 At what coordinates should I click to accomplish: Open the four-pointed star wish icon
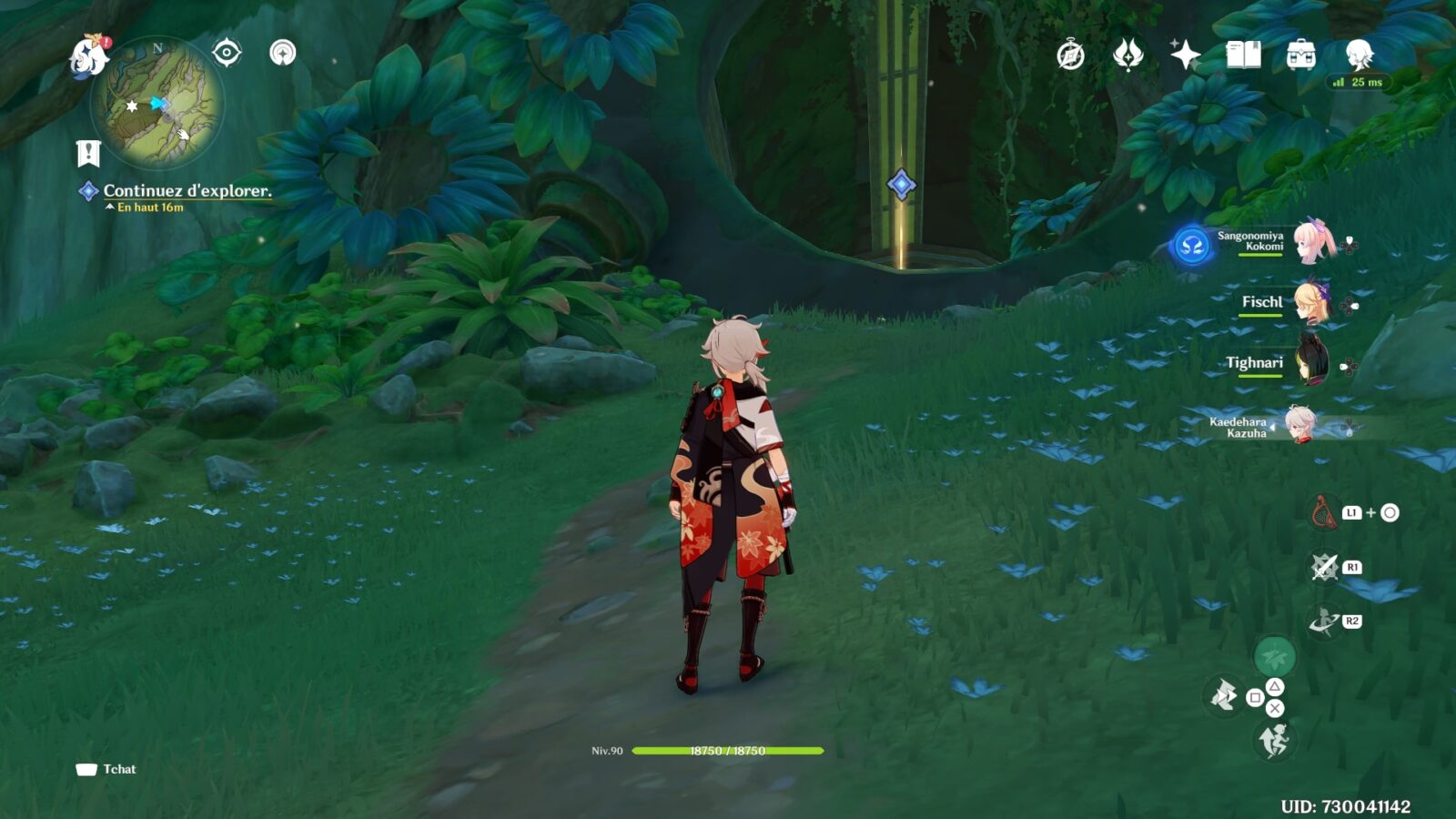pyautogui.click(x=1185, y=56)
